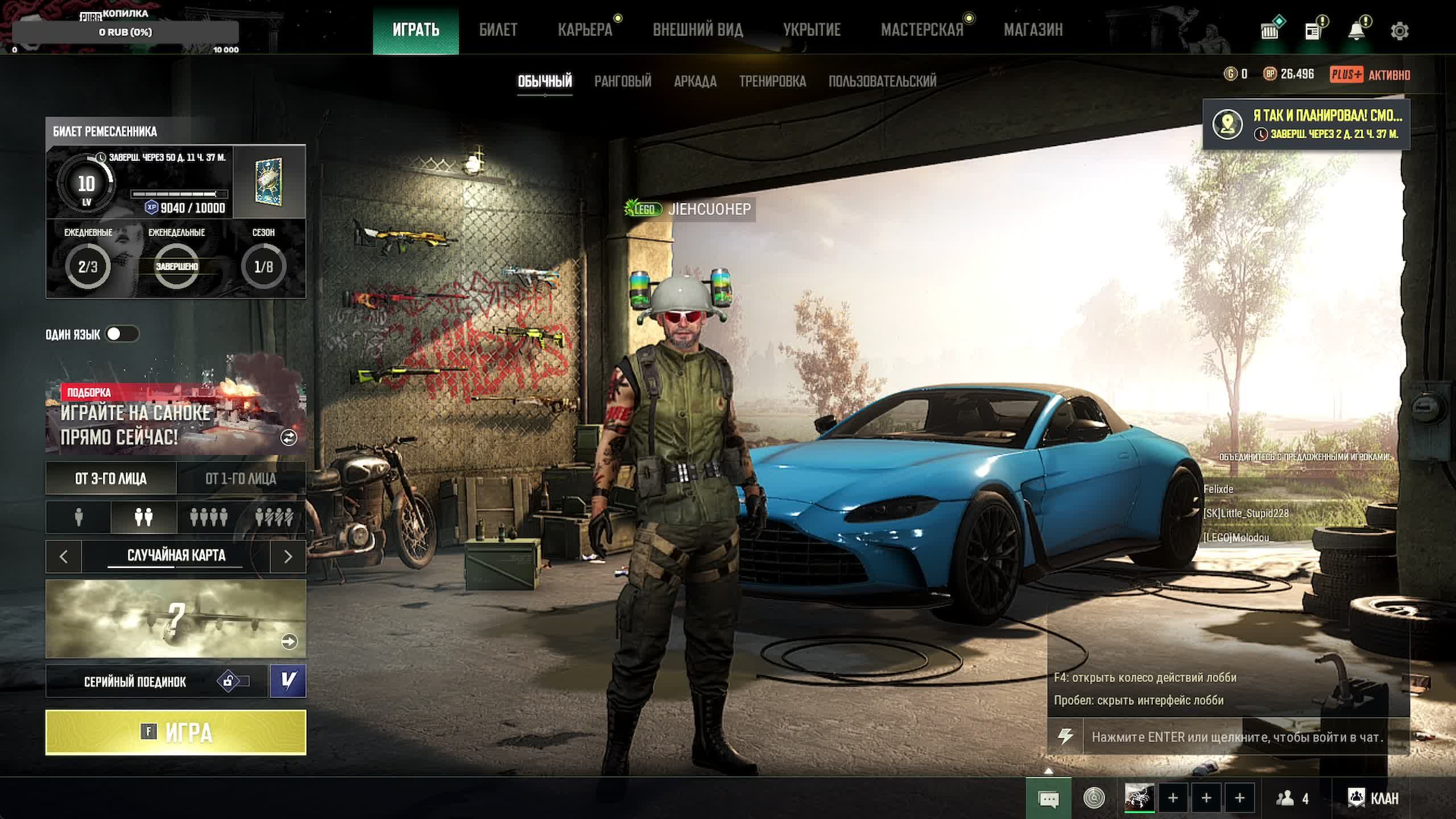
Task: Open the БИЛЕТ pass tab
Action: pos(498,30)
